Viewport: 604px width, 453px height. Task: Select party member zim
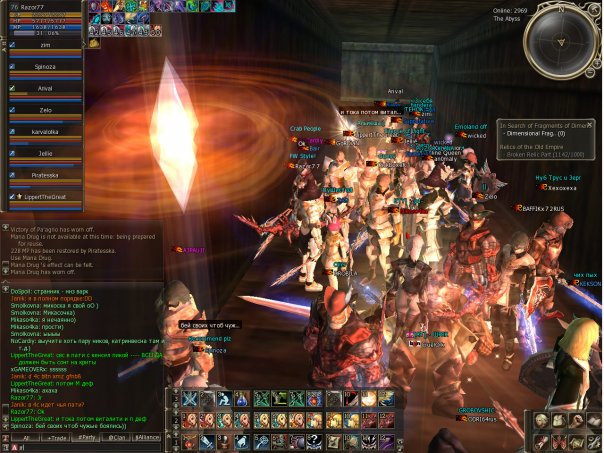coord(46,45)
